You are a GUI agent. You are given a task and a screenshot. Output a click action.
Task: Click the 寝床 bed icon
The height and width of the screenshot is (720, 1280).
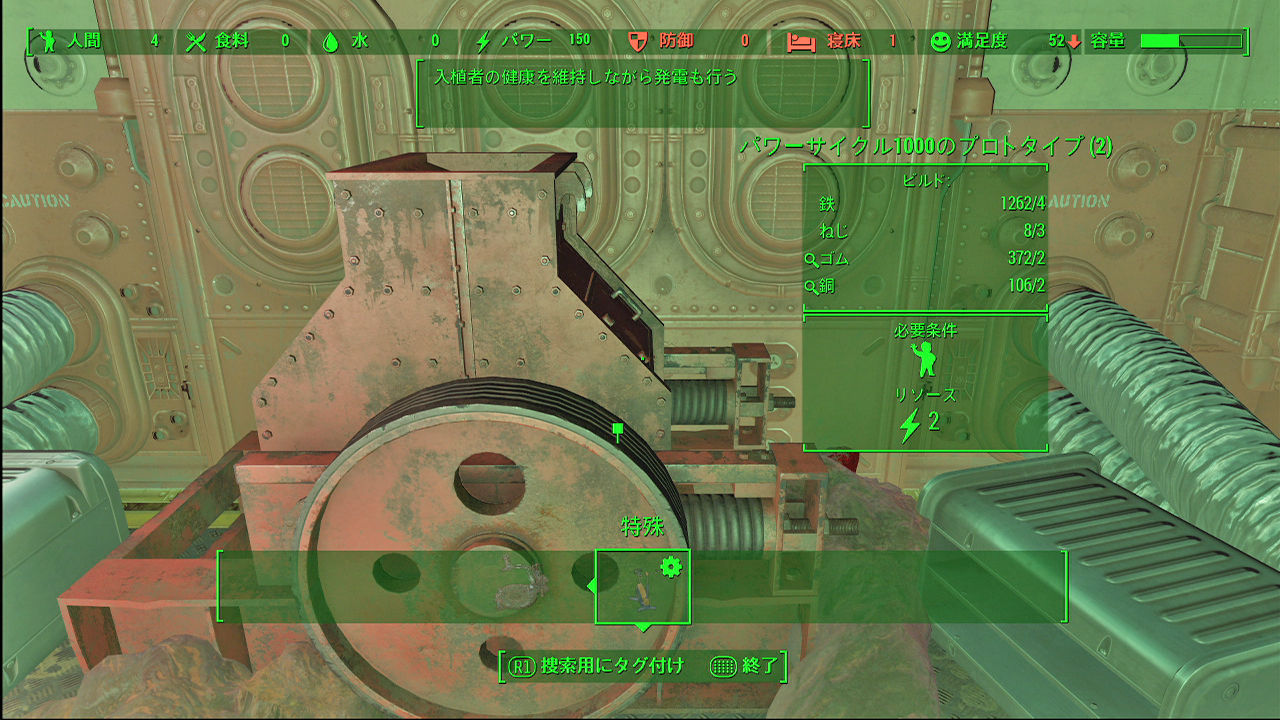800,43
